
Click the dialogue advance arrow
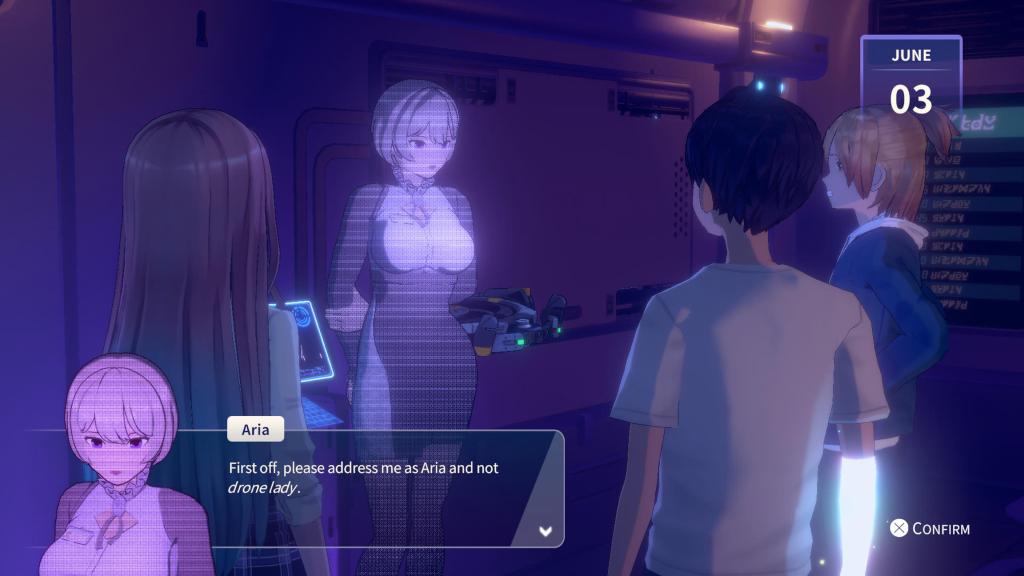coord(545,531)
